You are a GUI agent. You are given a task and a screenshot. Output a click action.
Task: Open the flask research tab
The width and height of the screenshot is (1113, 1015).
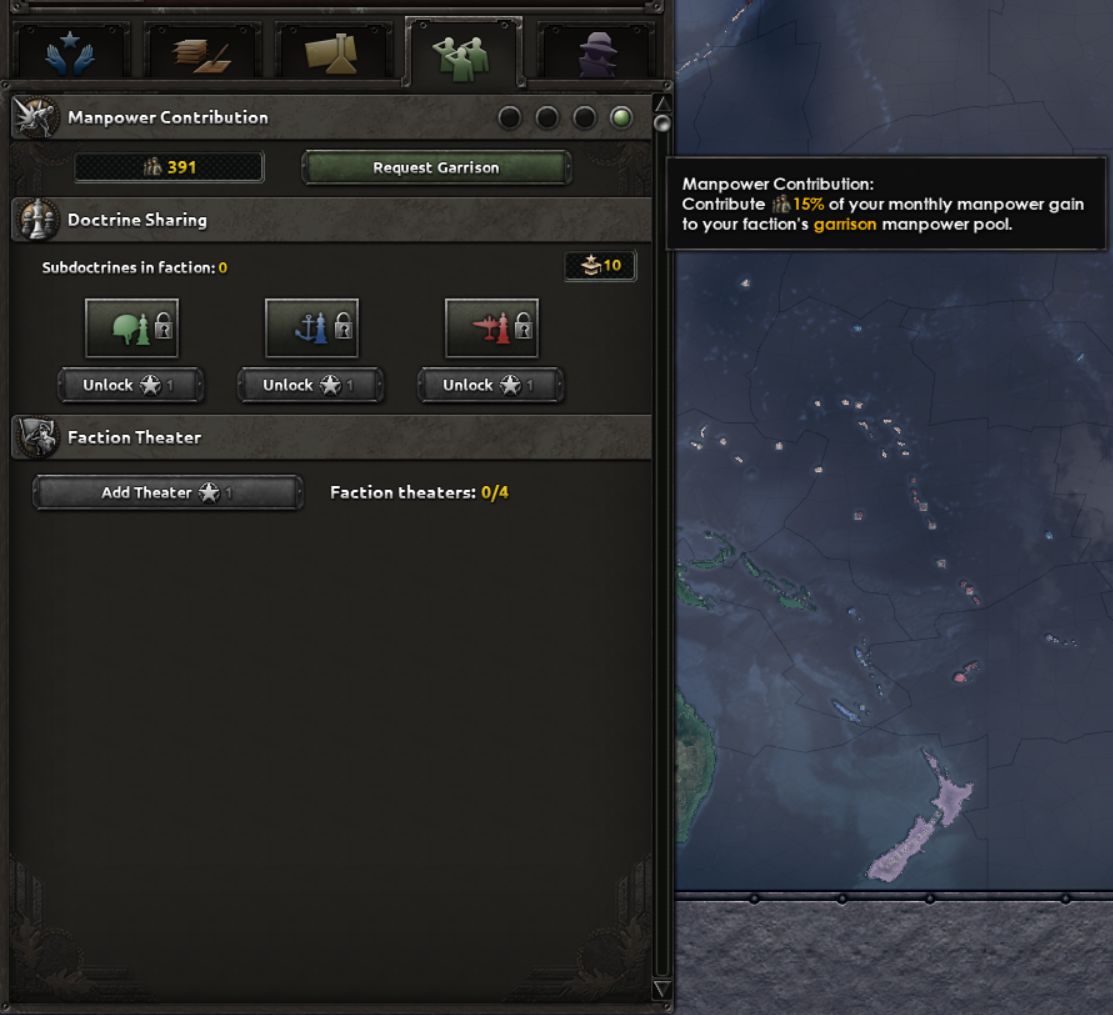332,52
